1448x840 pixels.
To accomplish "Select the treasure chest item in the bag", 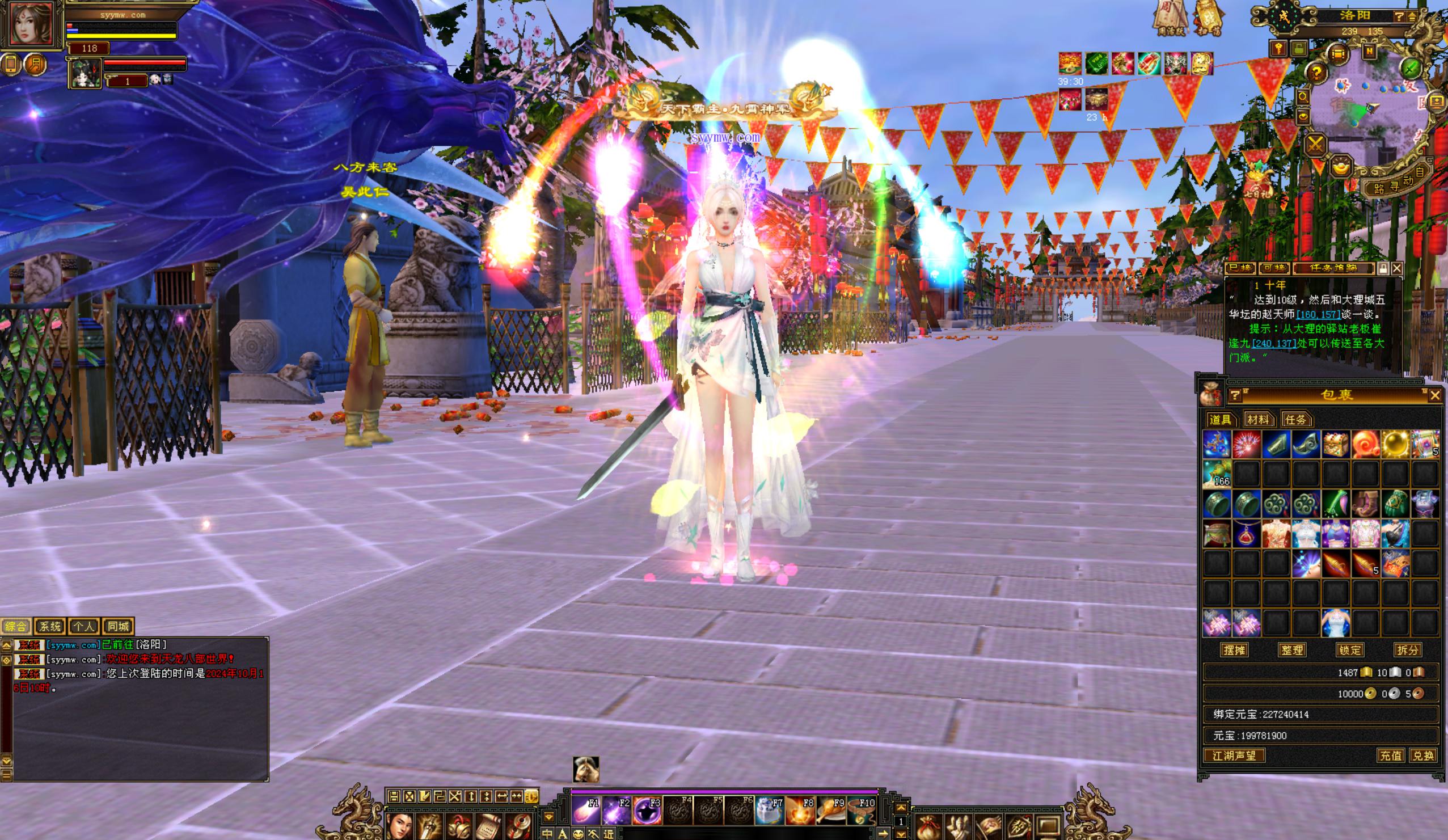I will pos(1335,445).
